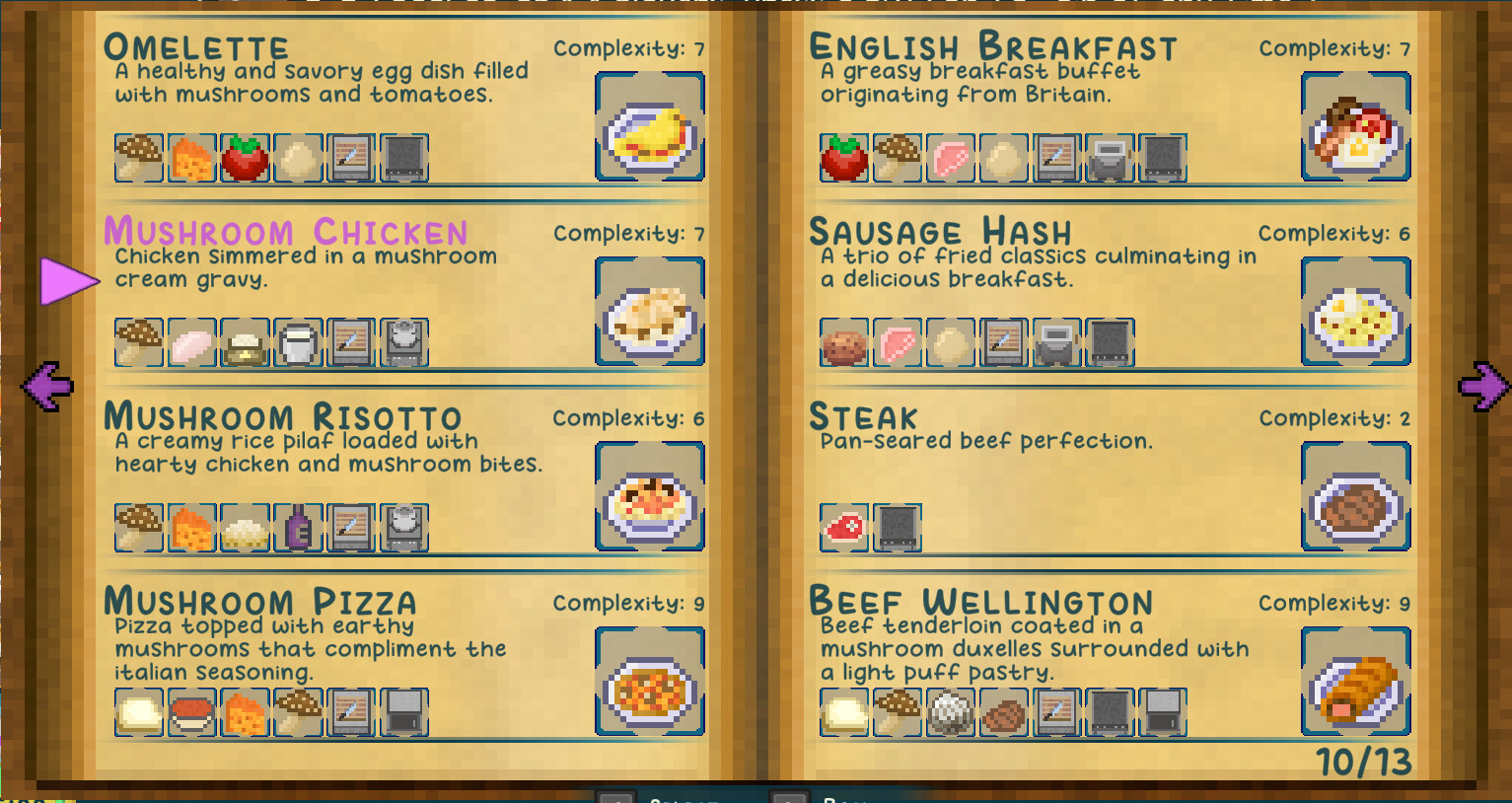Select the wine bottle ingredient in Mushroom Risotto
Screen dimensions: 1512x803
coord(299,527)
